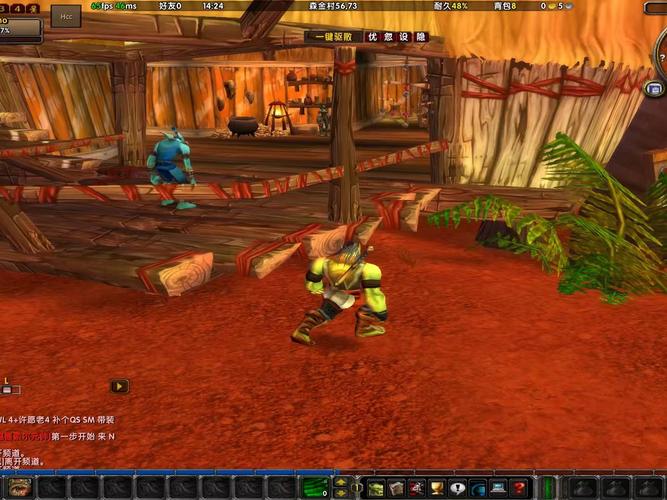Click the 一键驱散 button
Viewport: 667px width, 500px height.
coord(335,37)
